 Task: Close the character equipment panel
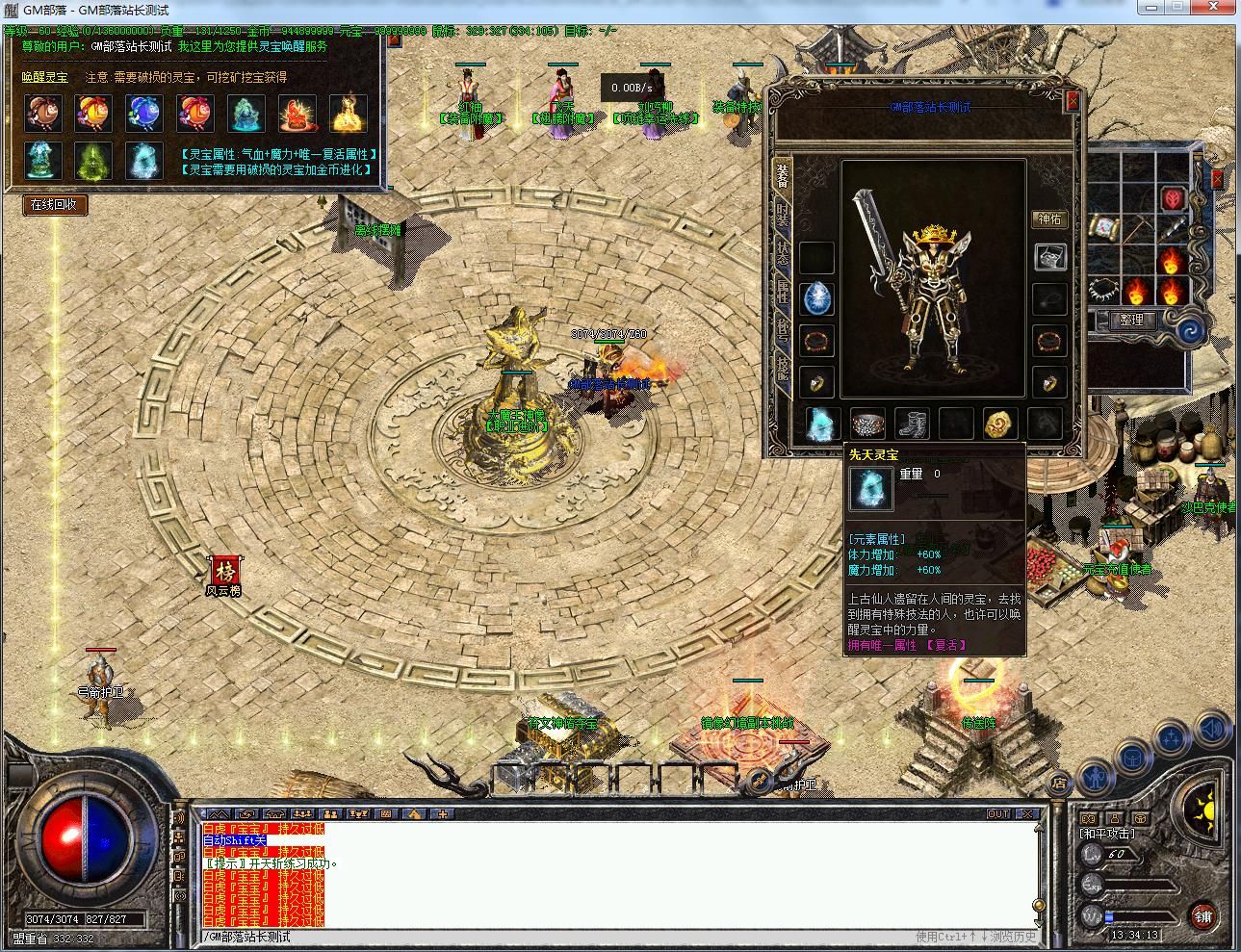pos(1073,99)
